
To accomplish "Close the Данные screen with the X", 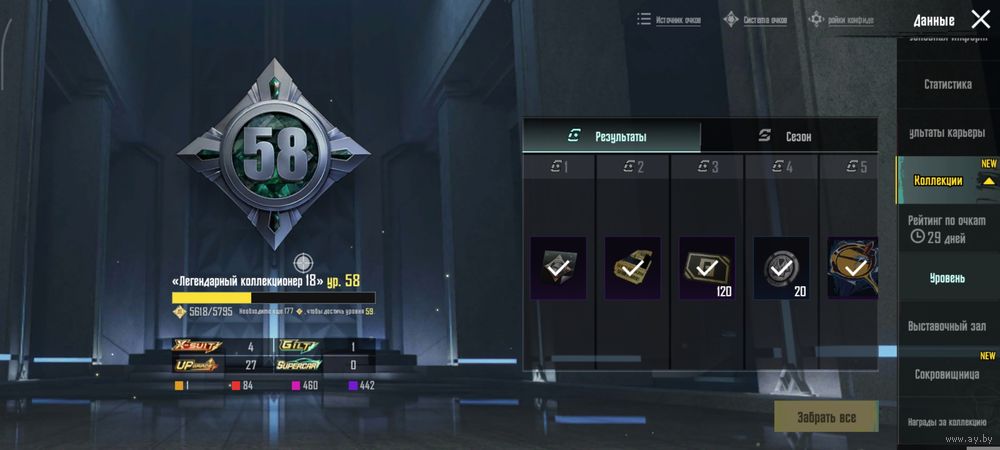I will (980, 19).
